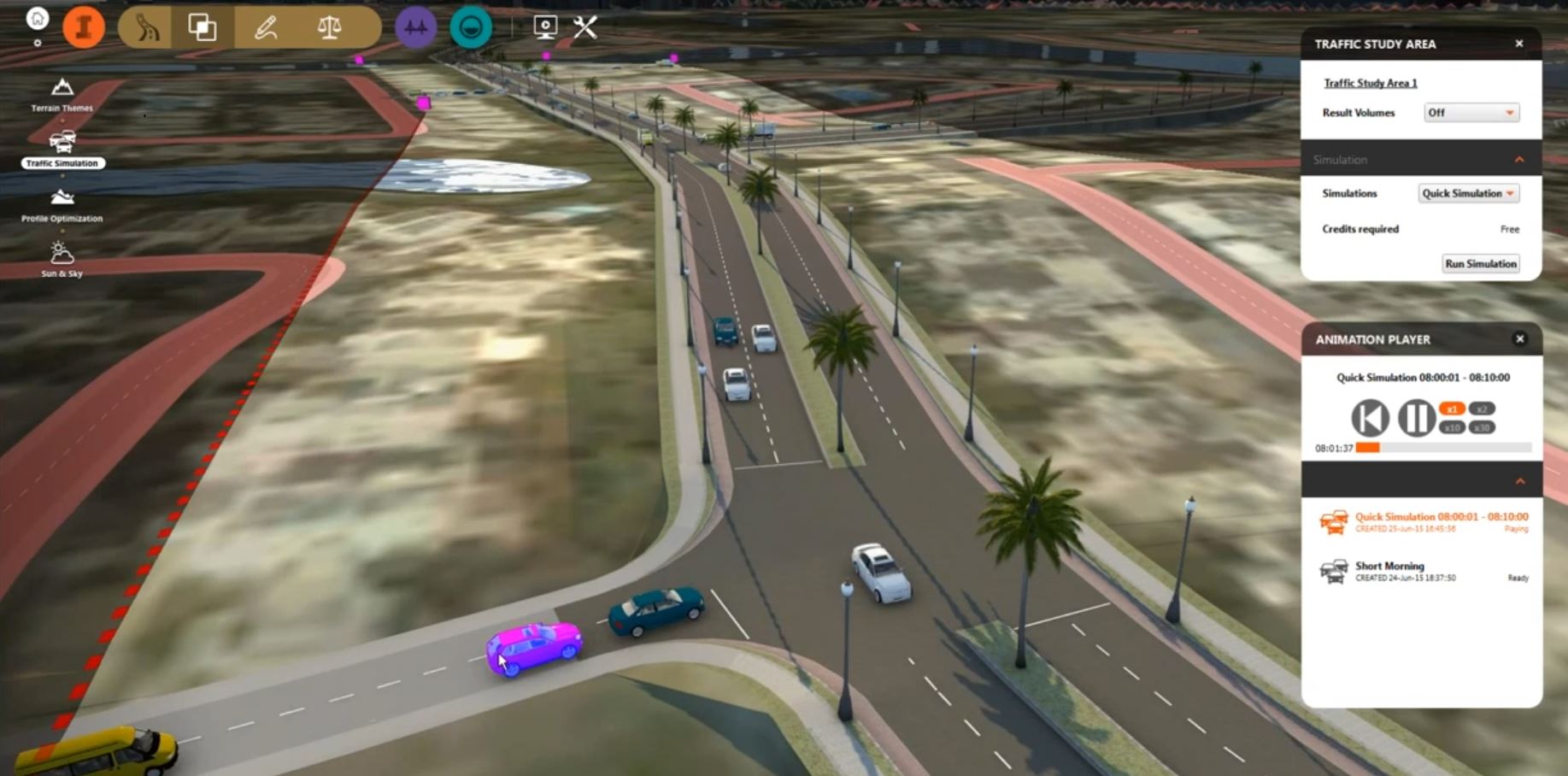Collapse the Simulation section in Traffic Study Area
The width and height of the screenshot is (1568, 776).
[x=1519, y=159]
